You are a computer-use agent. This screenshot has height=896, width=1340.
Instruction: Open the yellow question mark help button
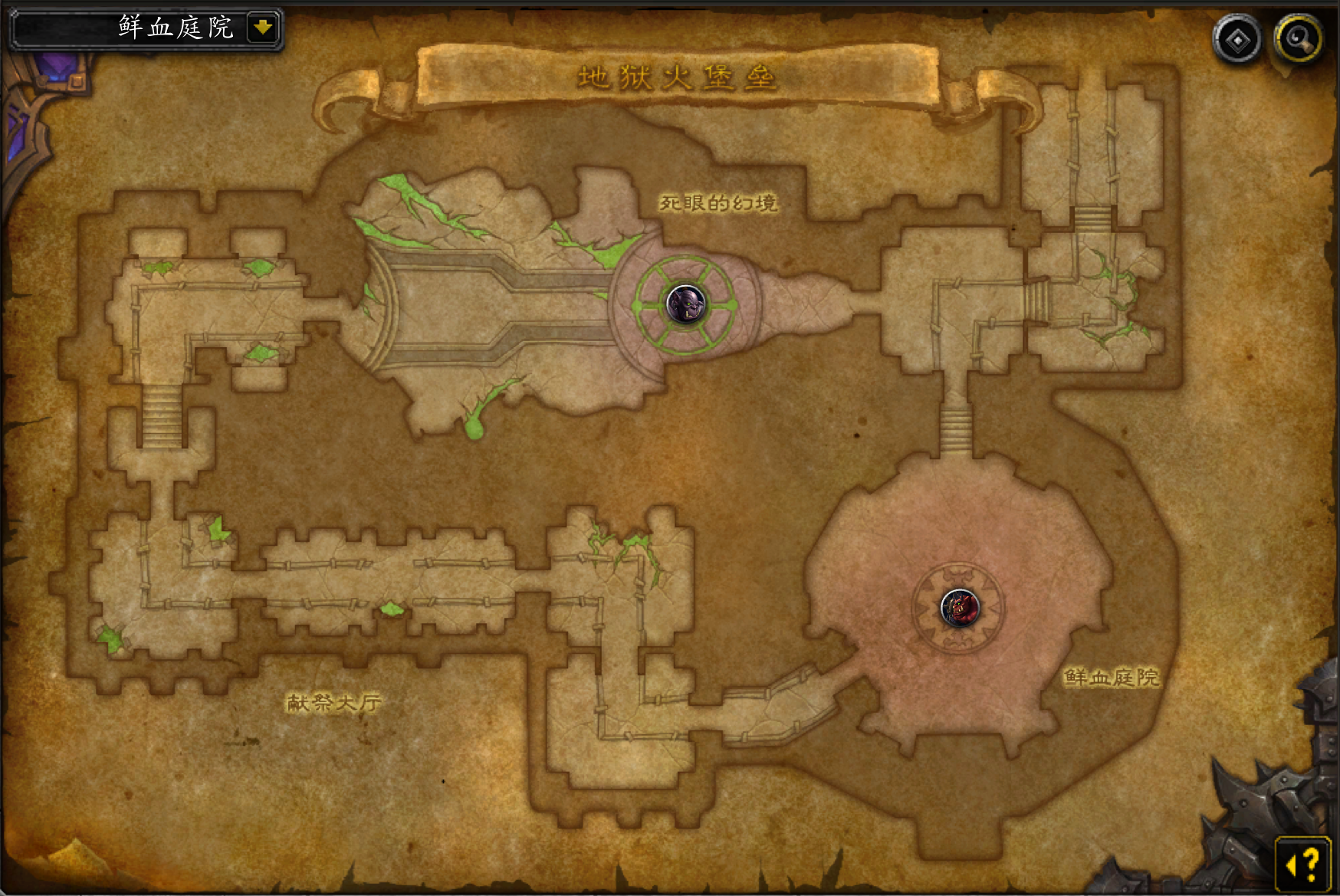pos(1303,865)
